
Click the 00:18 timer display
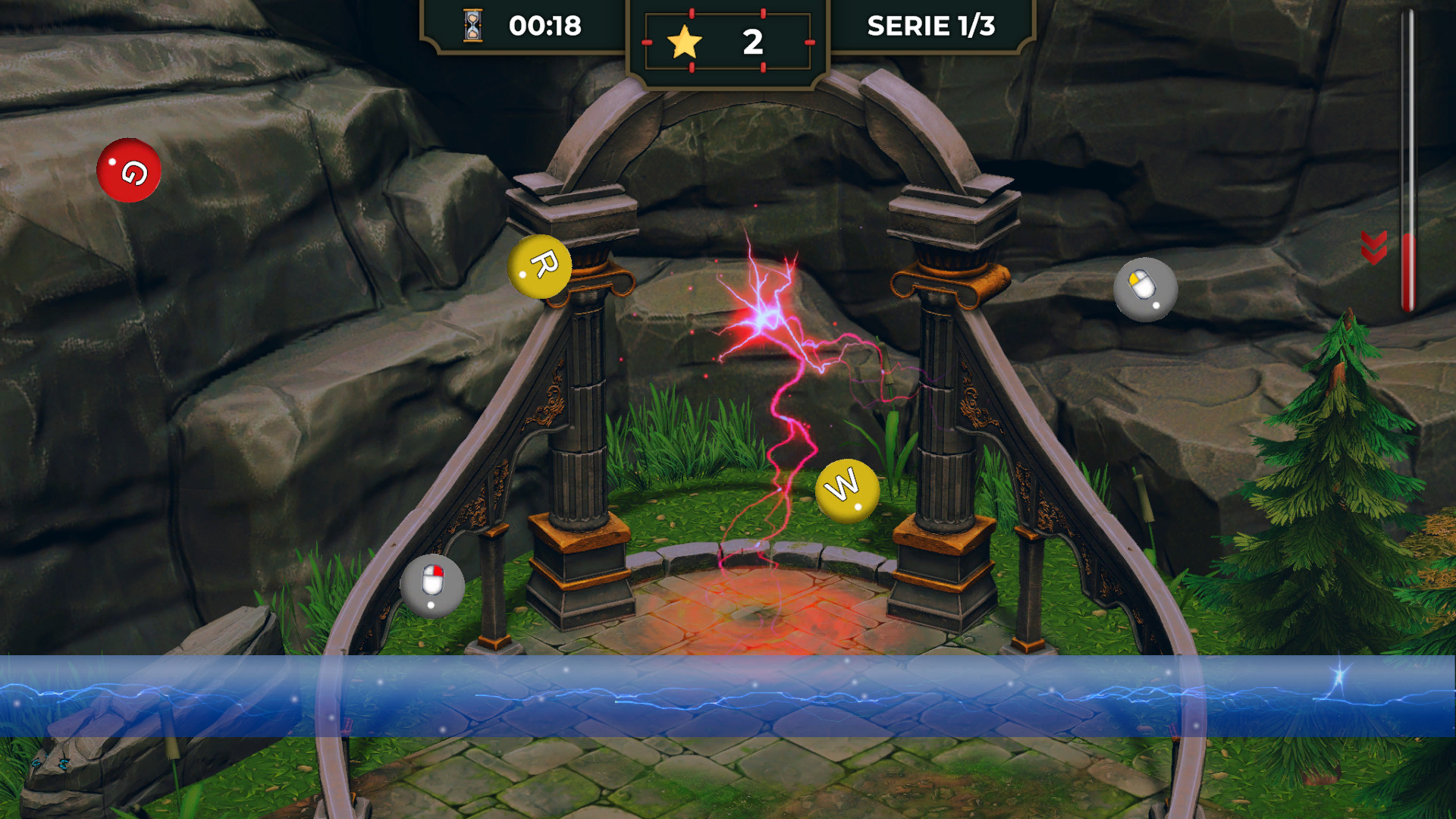click(544, 27)
